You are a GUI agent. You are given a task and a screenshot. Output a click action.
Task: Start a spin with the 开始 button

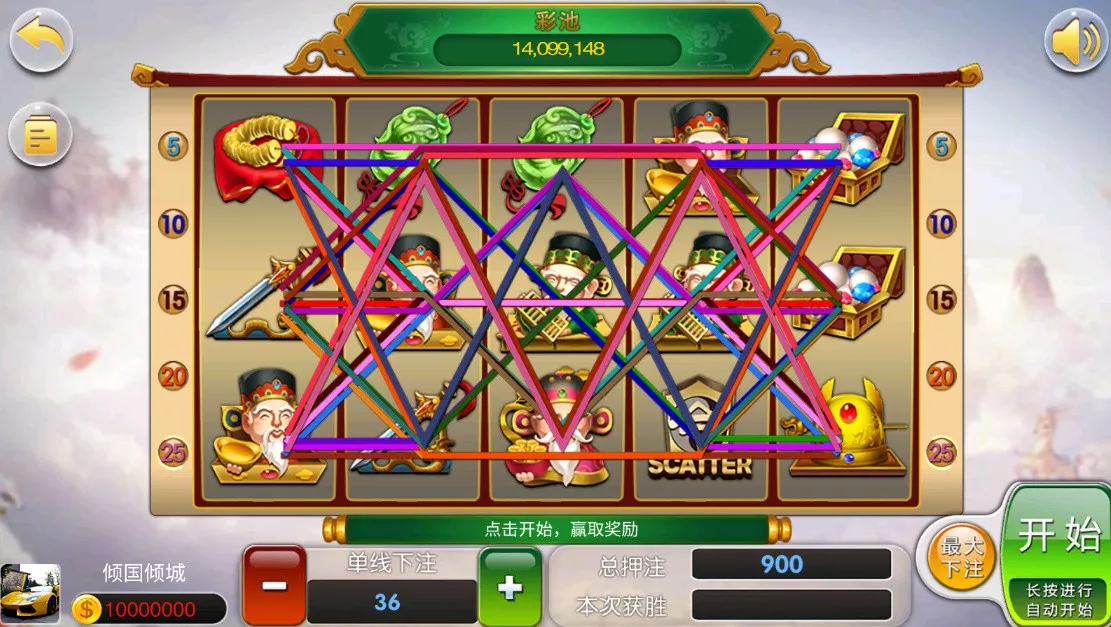(x=1058, y=538)
